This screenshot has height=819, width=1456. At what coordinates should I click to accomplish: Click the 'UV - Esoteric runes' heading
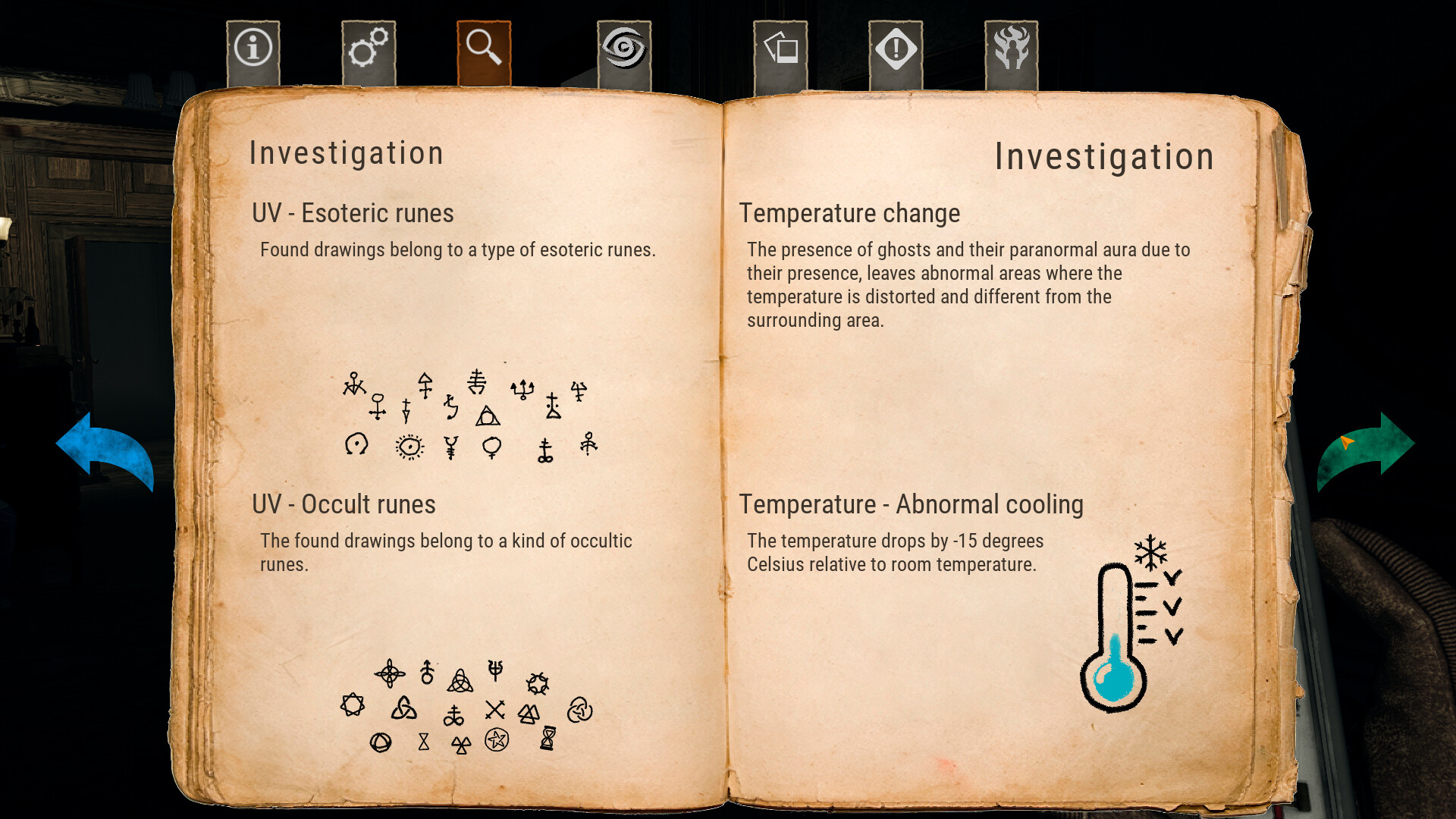click(x=353, y=213)
